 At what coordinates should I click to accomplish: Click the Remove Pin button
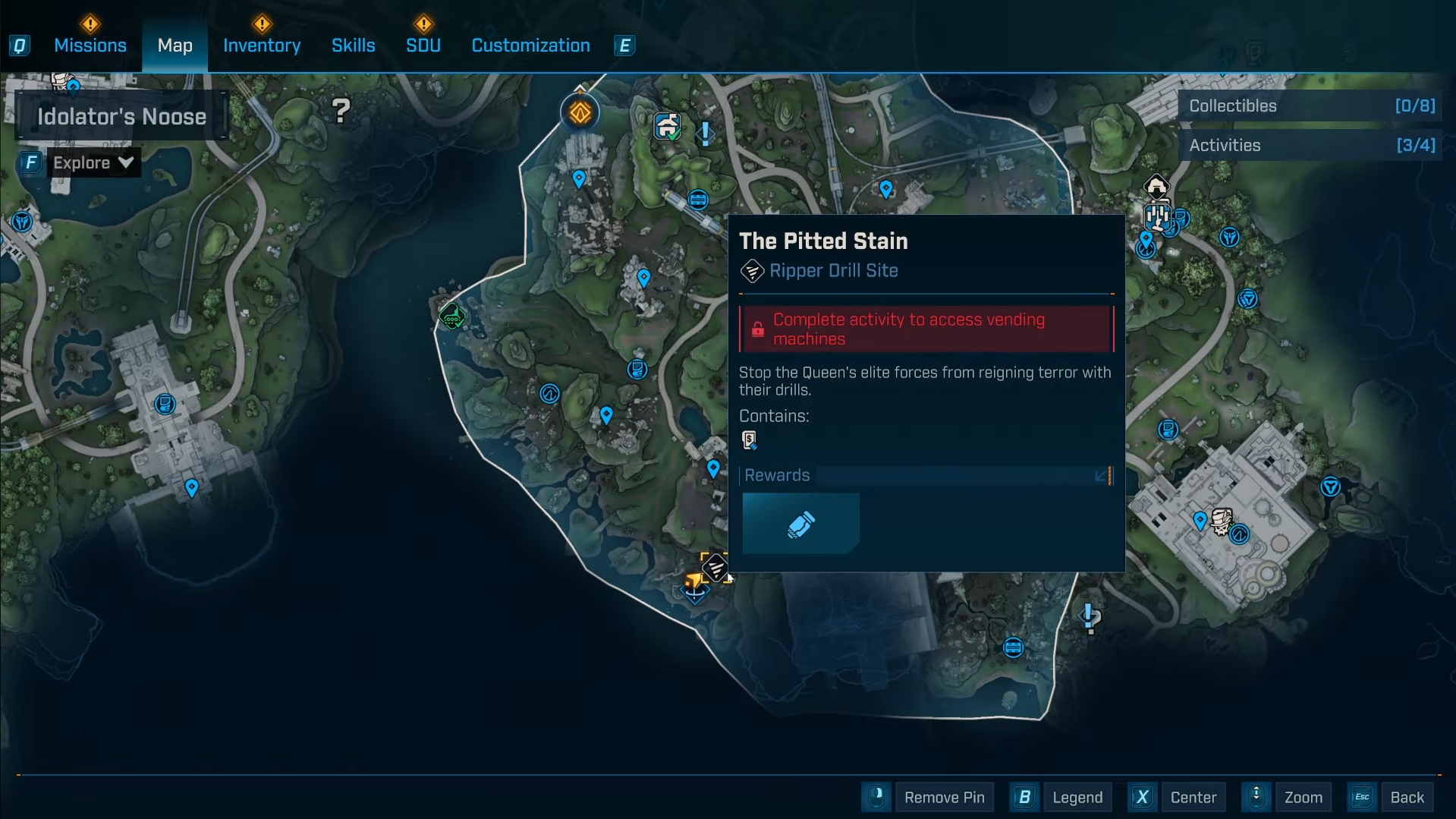click(x=944, y=797)
